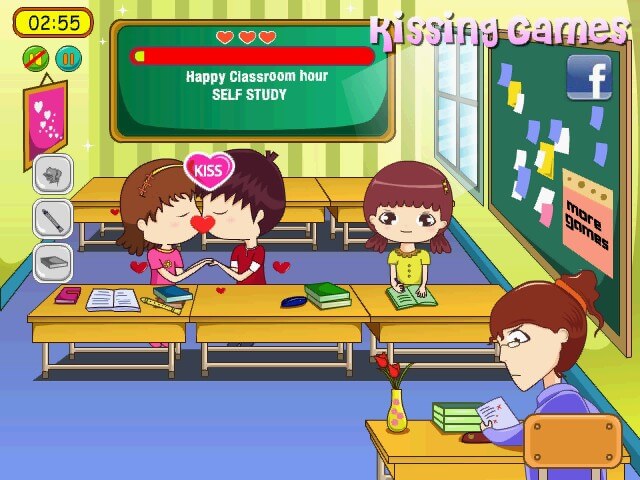Choose the crayon item slot
640x480 pixels.
53,218
